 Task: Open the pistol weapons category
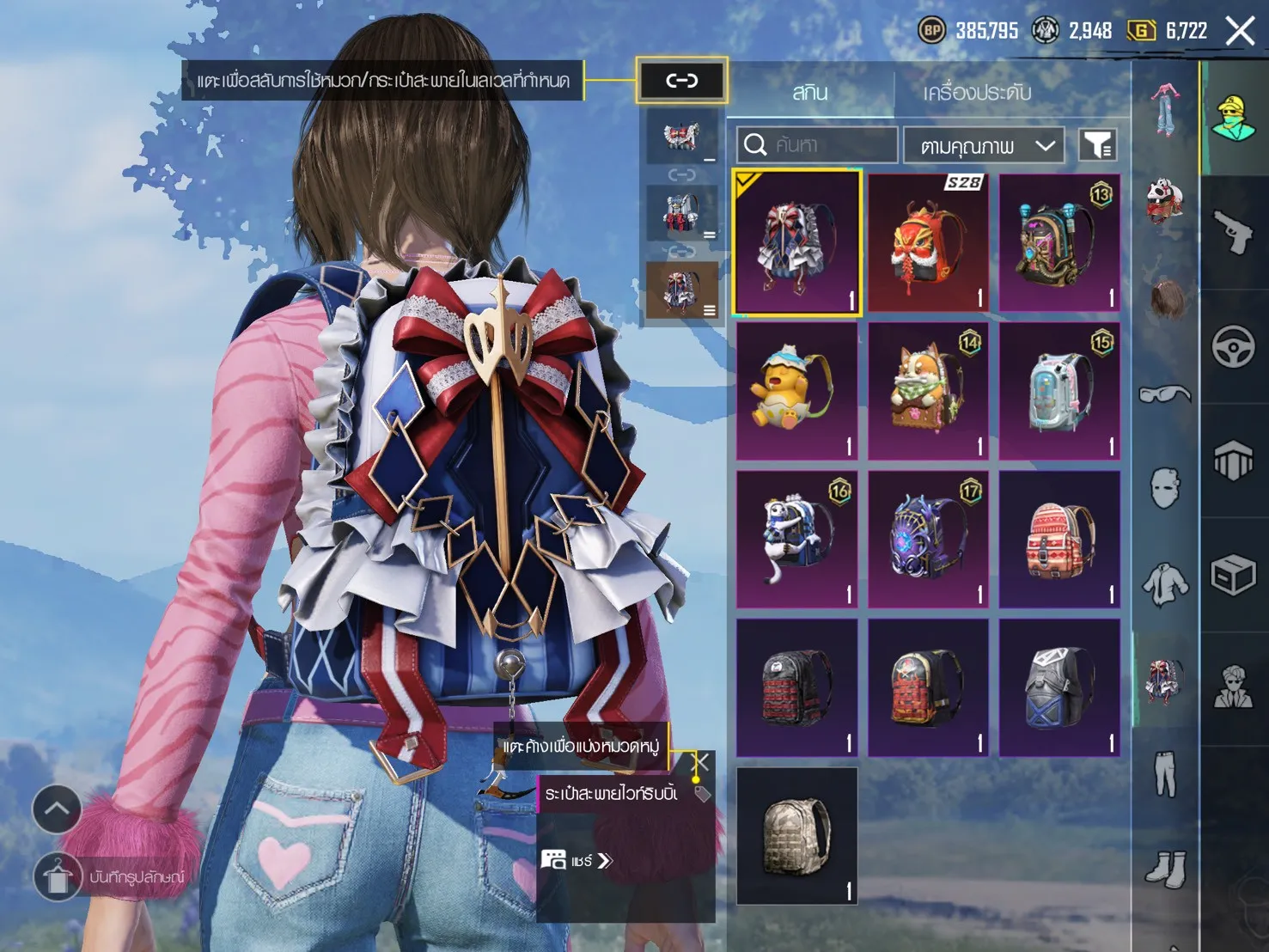pos(1234,232)
